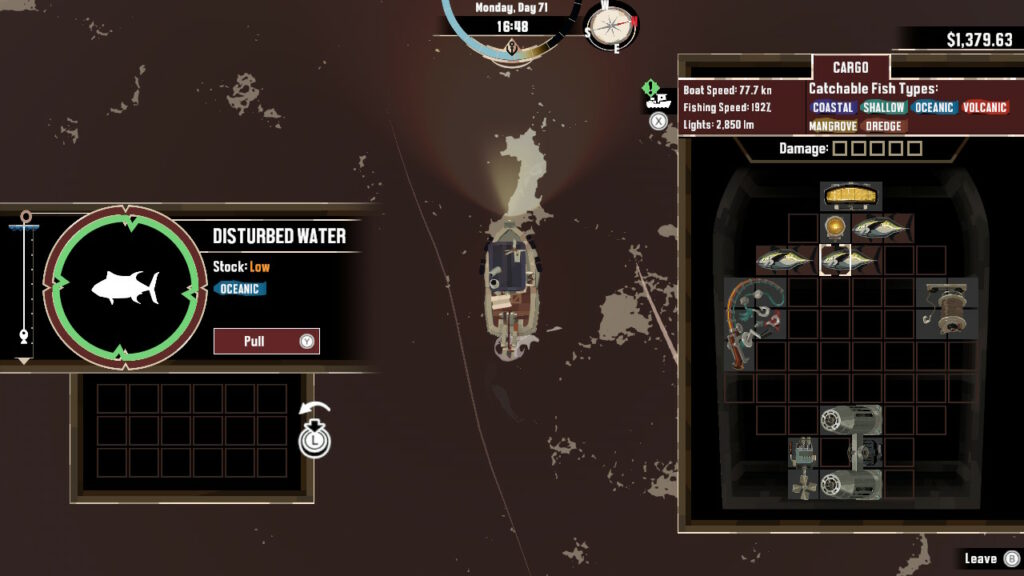Viewport: 1024px width, 576px height.
Task: Click the exclamation boat notification icon
Action: pos(657,96)
